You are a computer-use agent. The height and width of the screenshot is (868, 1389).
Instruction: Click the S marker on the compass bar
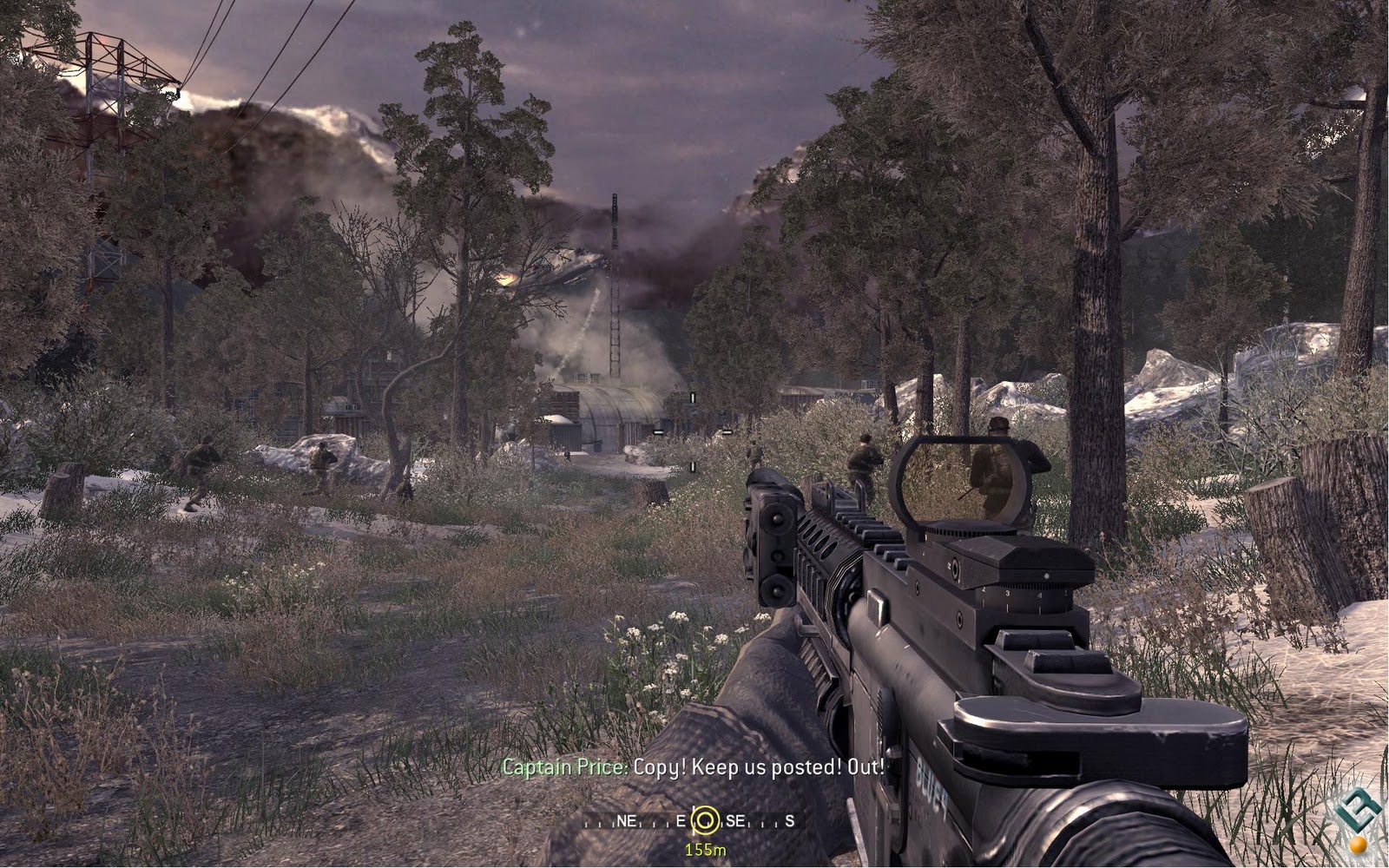pyautogui.click(x=790, y=820)
